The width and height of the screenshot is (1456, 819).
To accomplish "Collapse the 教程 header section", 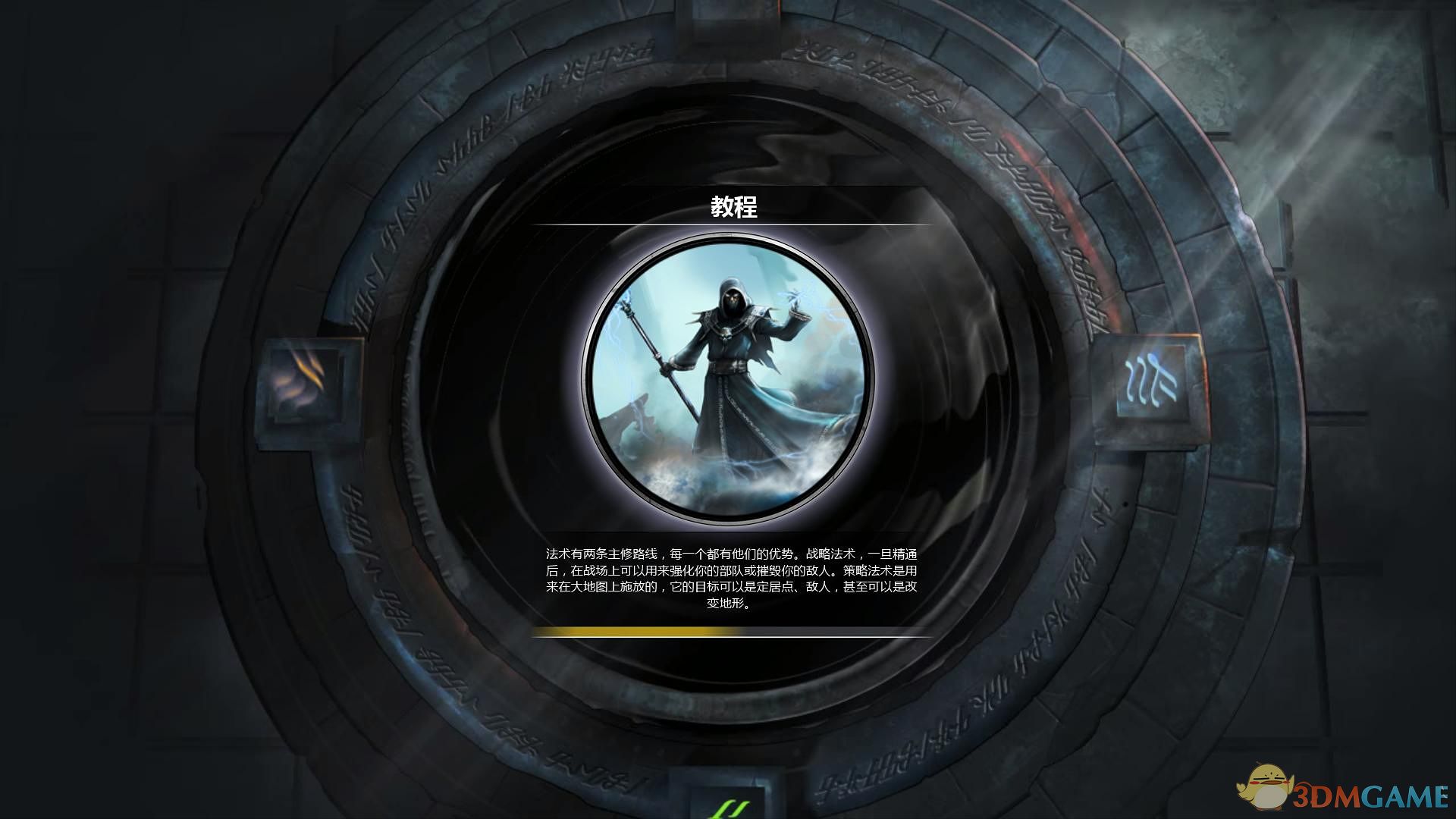I will click(732, 206).
